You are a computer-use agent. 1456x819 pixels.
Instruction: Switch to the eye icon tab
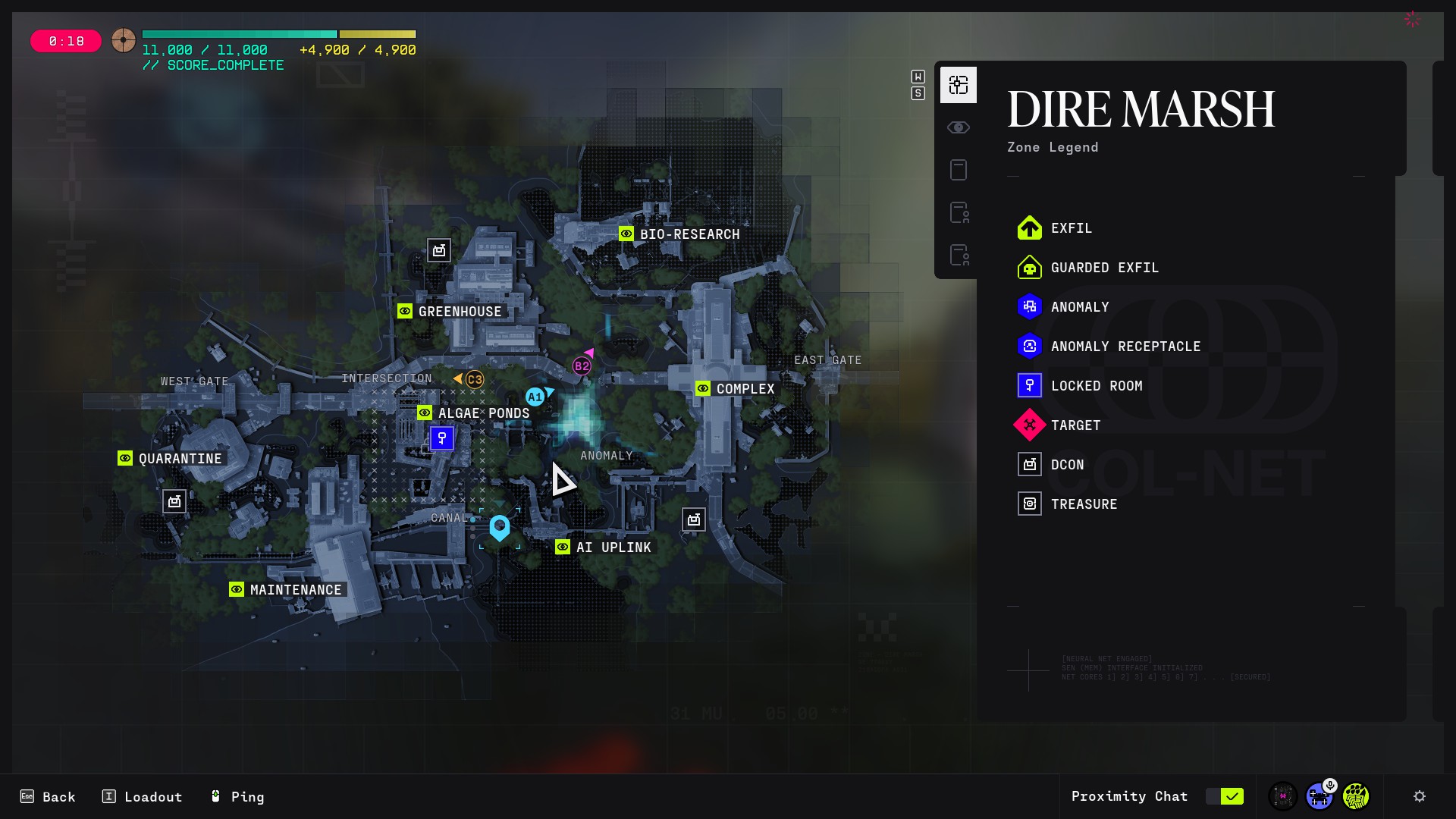click(959, 127)
